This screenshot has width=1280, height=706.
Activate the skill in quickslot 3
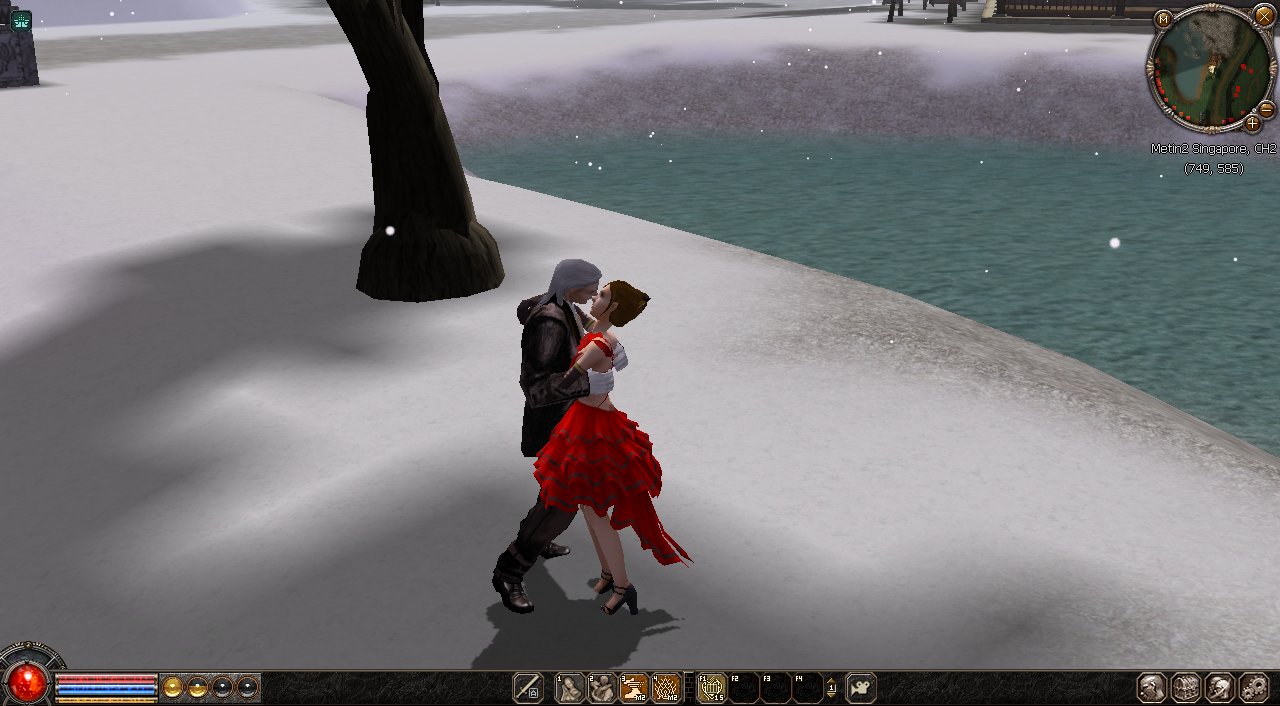click(x=634, y=688)
